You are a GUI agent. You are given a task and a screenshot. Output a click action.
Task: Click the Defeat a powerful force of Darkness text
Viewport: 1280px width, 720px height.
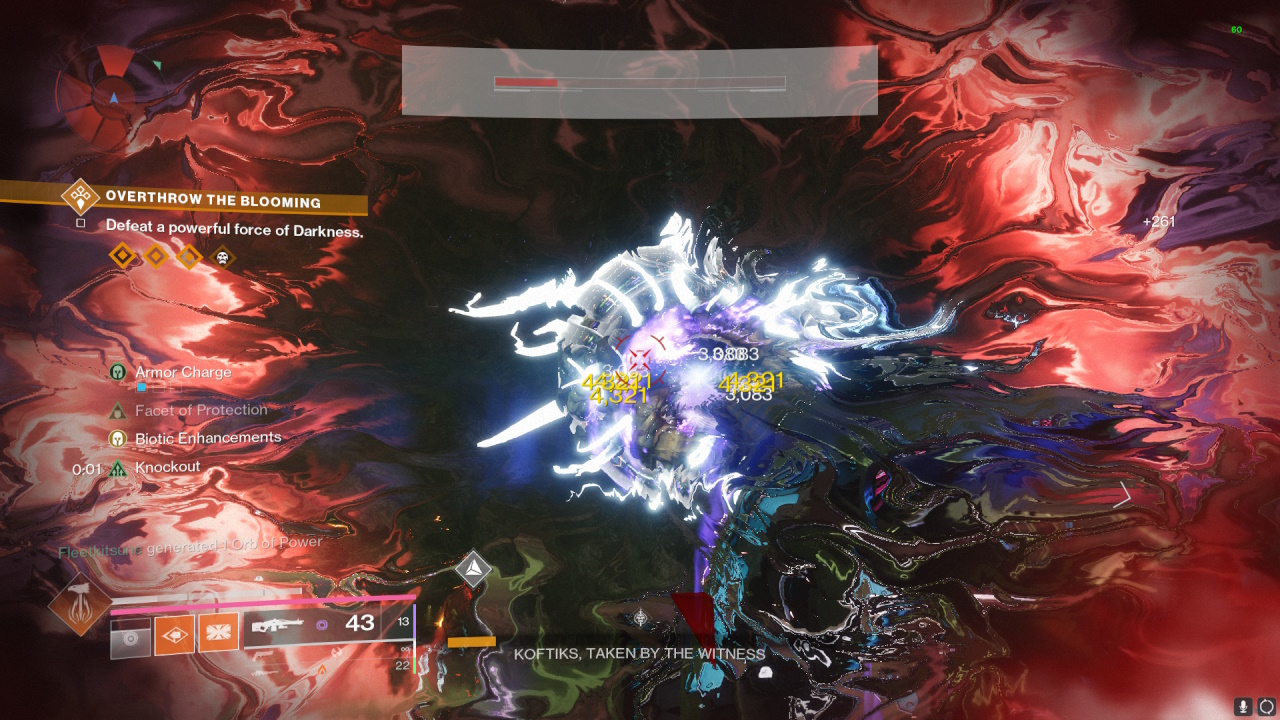tap(236, 228)
